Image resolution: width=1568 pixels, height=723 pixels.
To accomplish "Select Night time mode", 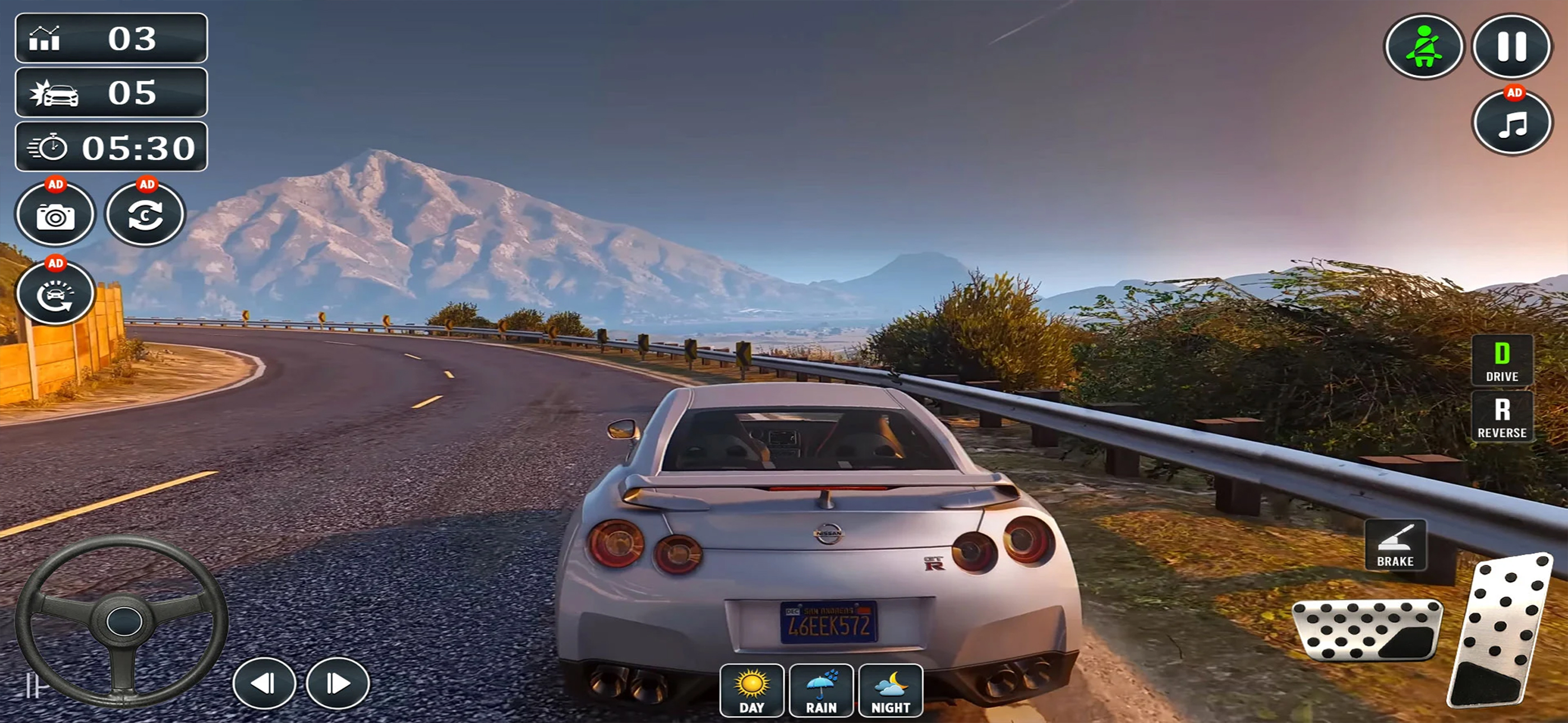I will (891, 690).
